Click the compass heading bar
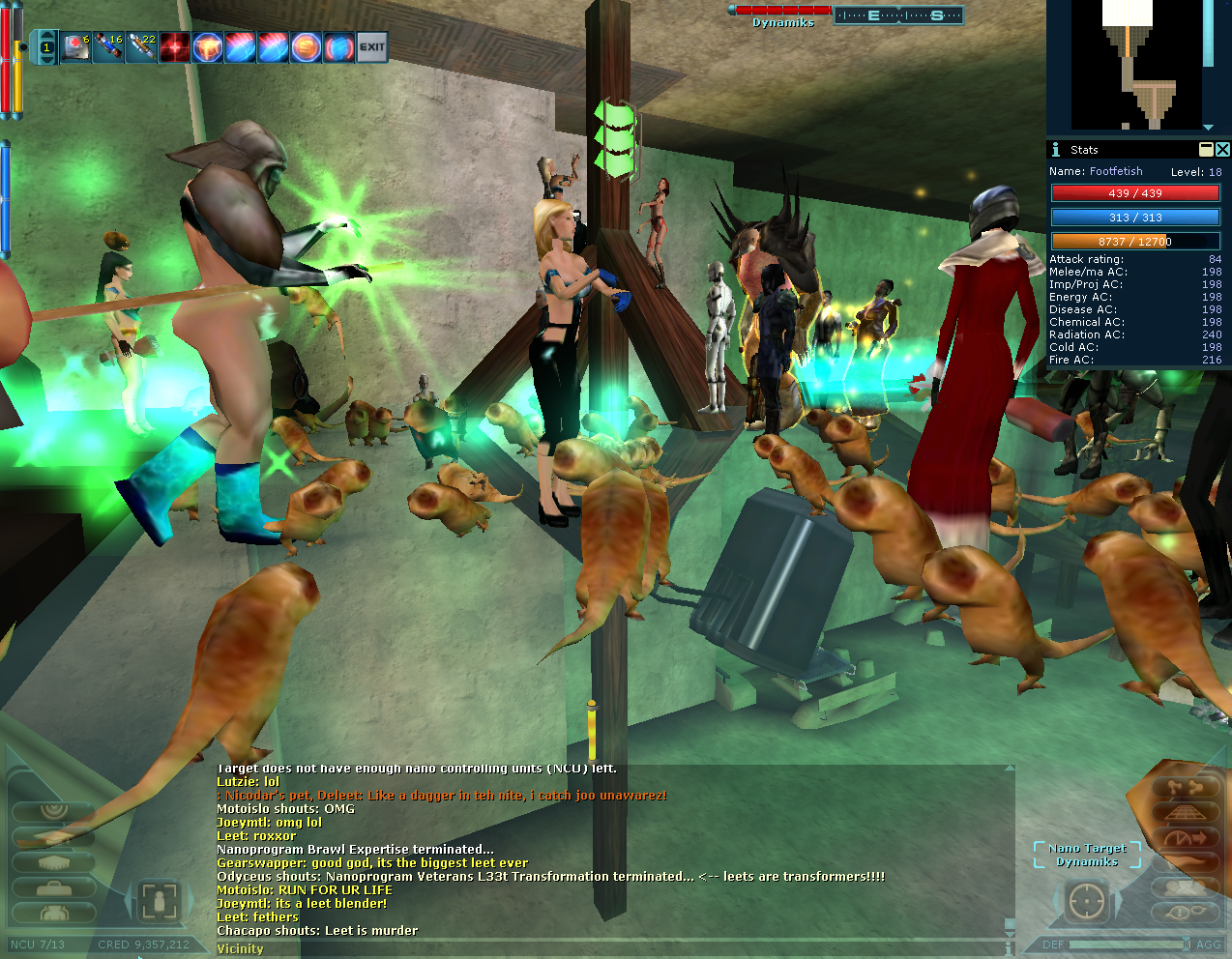 click(898, 15)
